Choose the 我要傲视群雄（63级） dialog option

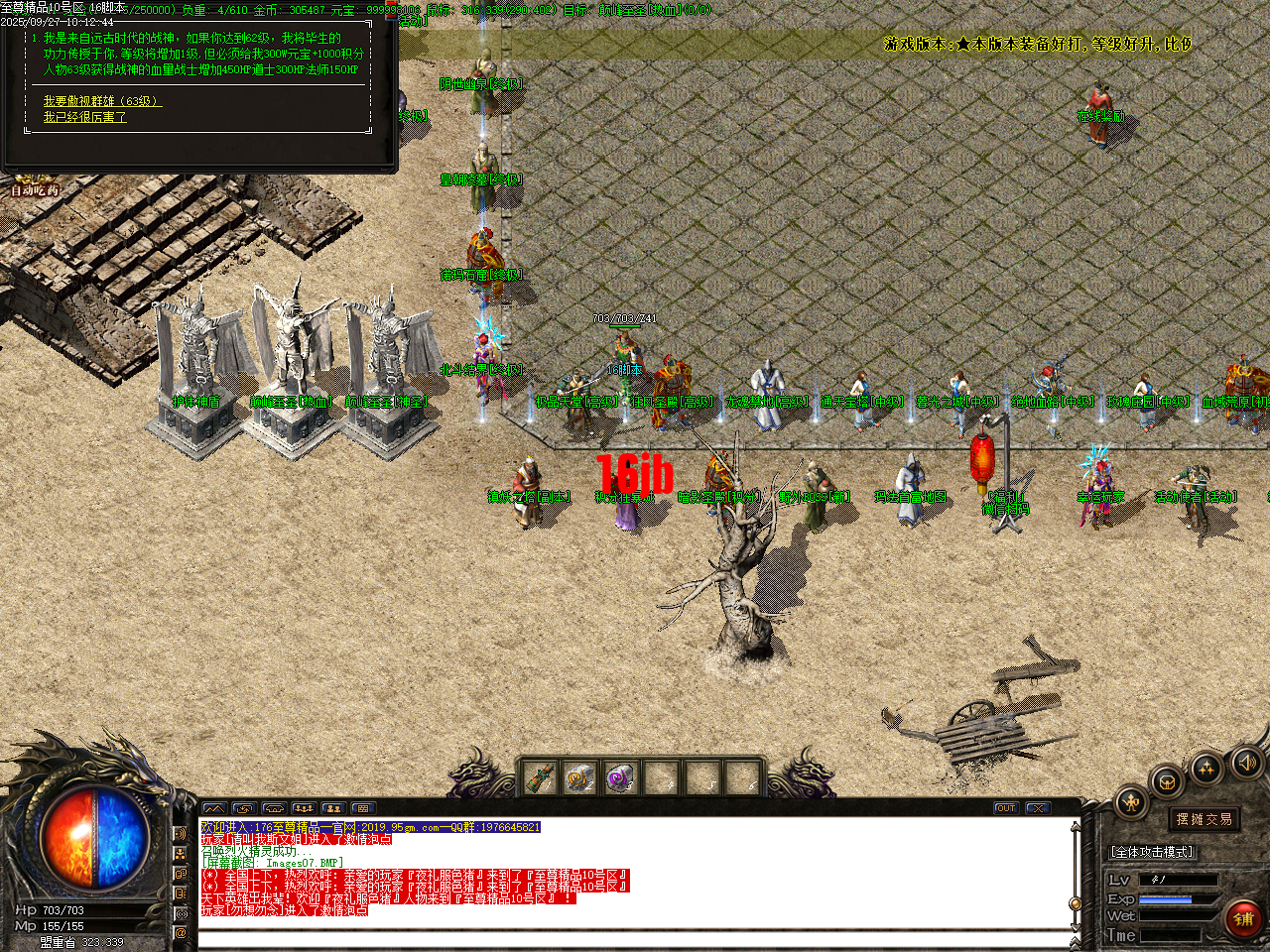[100, 100]
